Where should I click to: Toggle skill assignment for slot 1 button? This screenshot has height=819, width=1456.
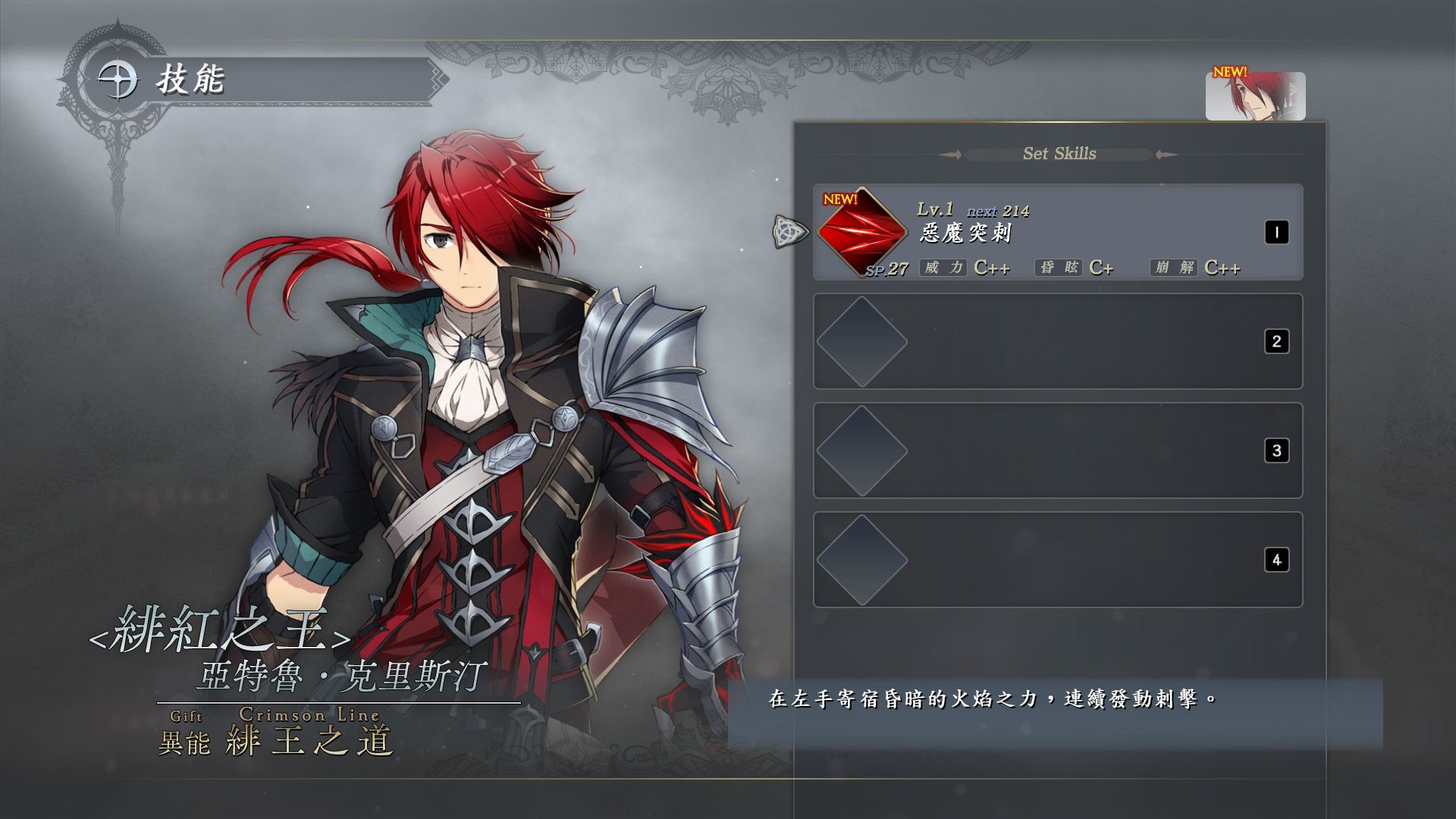coord(1278,232)
